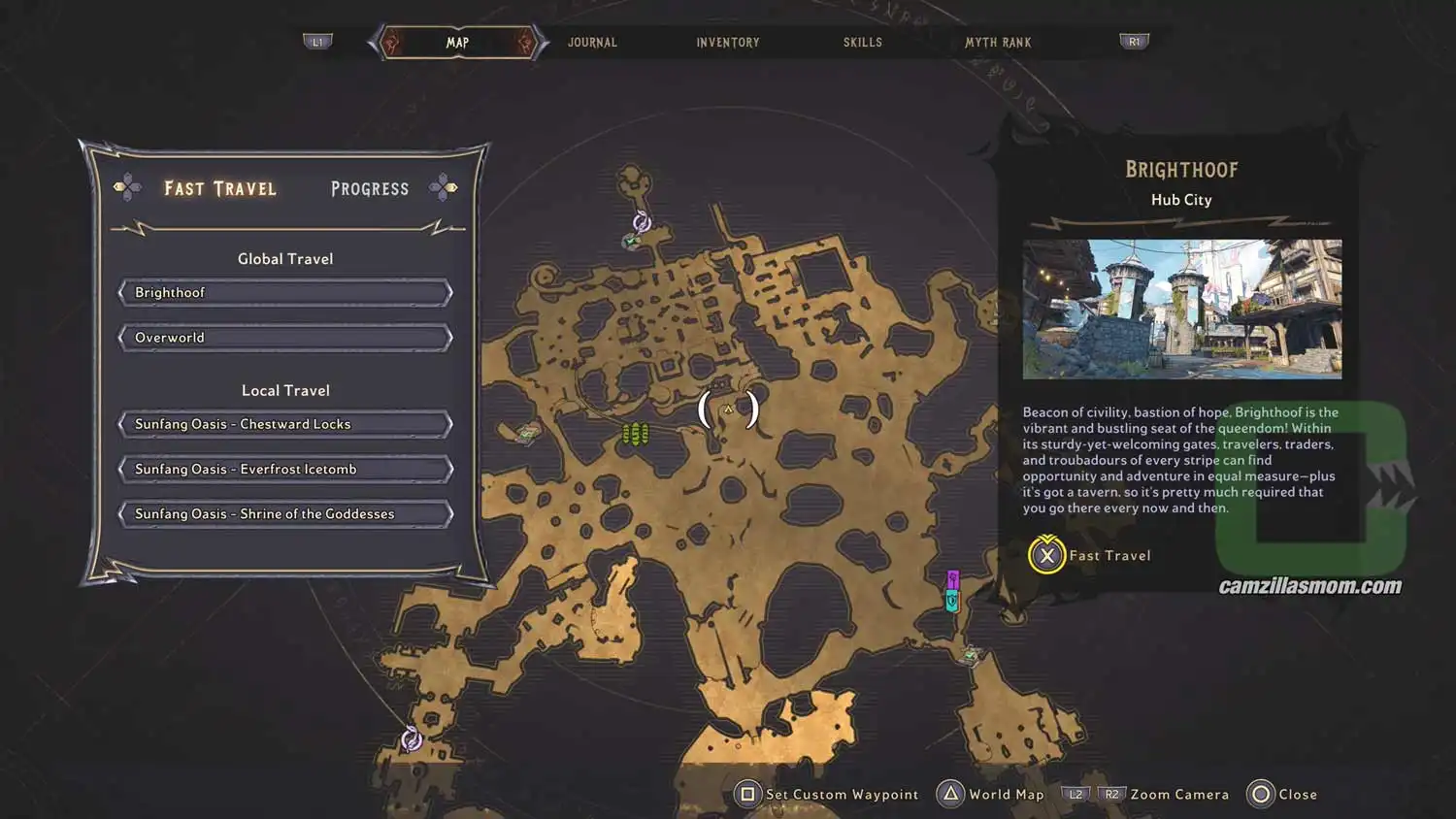Click the Square Set Custom Waypoint icon
1456x819 pixels.
tap(747, 794)
